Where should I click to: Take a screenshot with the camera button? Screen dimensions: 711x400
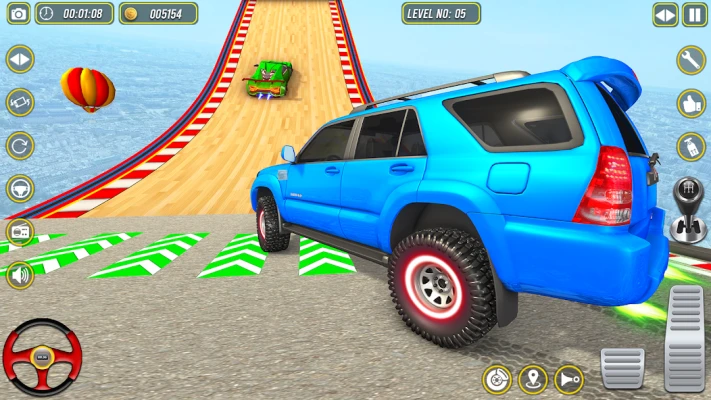point(18,13)
